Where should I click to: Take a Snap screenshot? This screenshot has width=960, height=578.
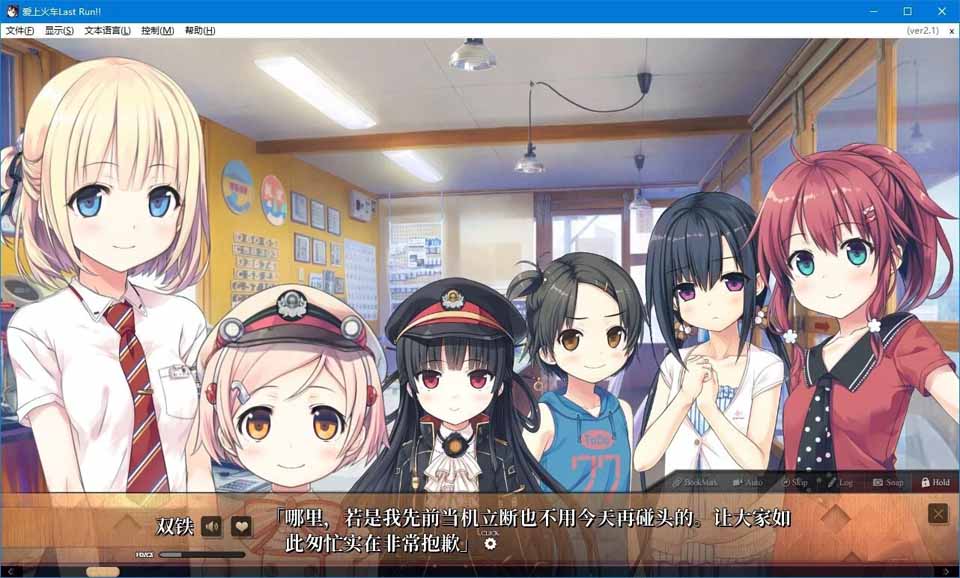pos(888,482)
